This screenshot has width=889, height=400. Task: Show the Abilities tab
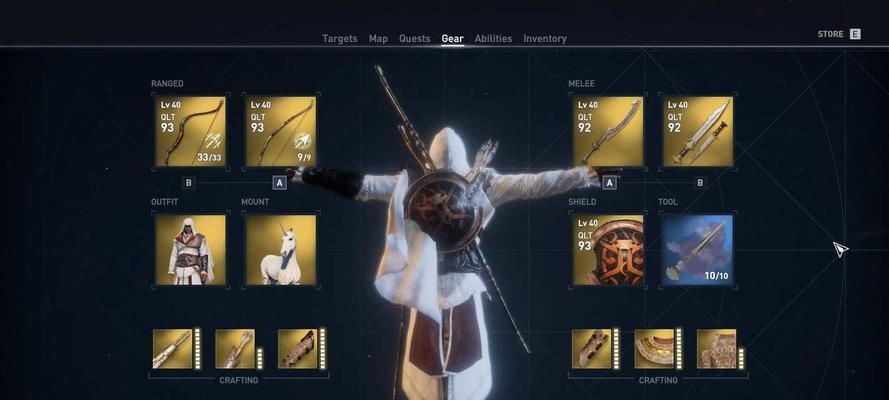[x=493, y=39]
